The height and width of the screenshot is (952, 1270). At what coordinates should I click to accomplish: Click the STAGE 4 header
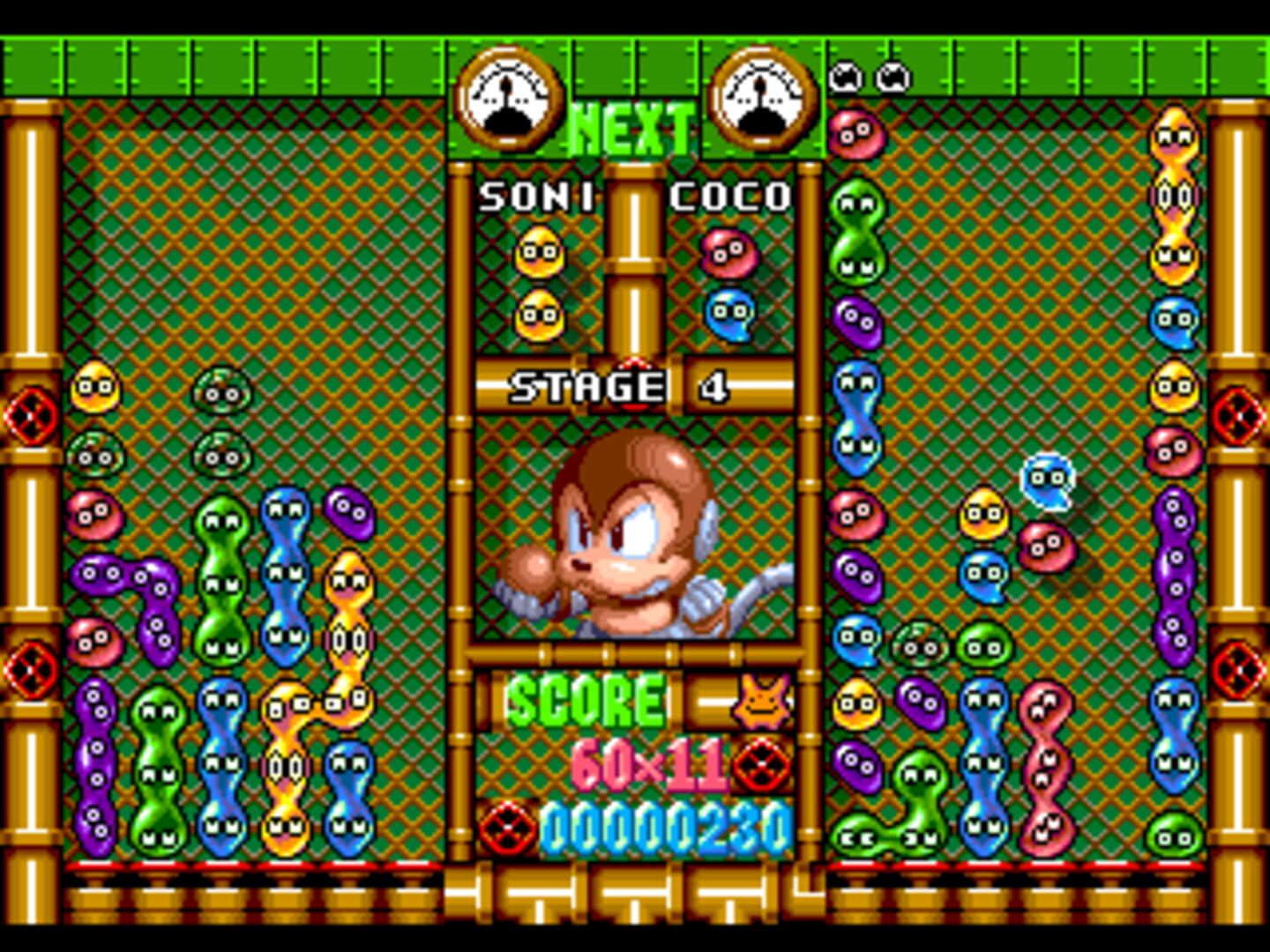point(619,386)
